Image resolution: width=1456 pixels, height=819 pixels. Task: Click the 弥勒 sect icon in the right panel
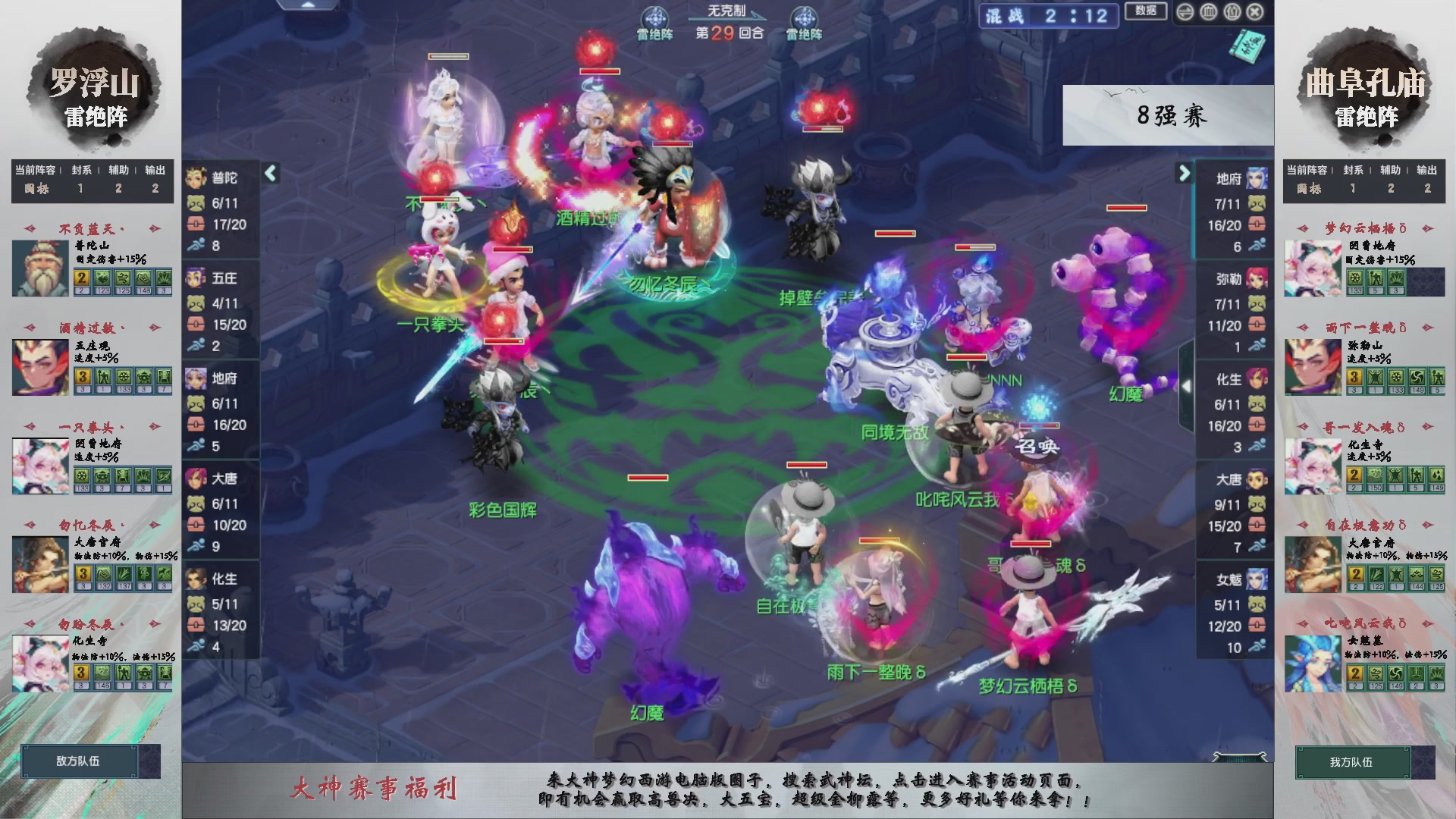click(1257, 279)
